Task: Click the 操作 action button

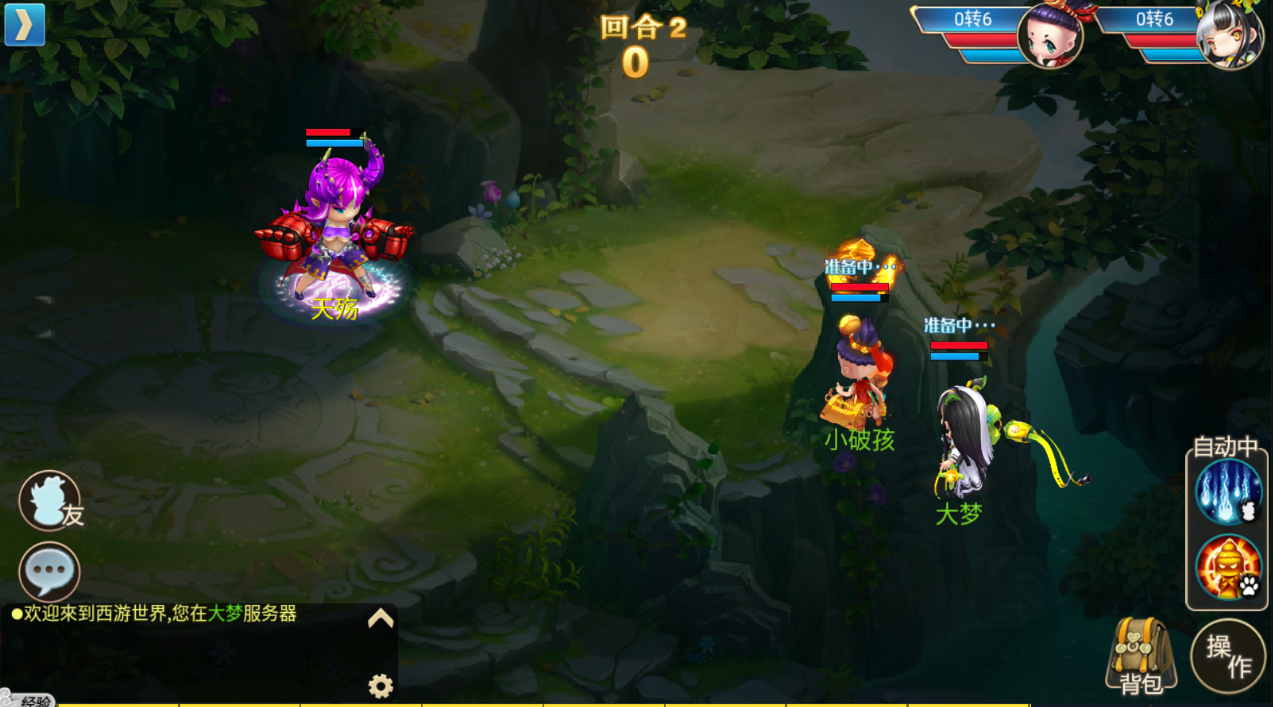Action: [x=1228, y=656]
